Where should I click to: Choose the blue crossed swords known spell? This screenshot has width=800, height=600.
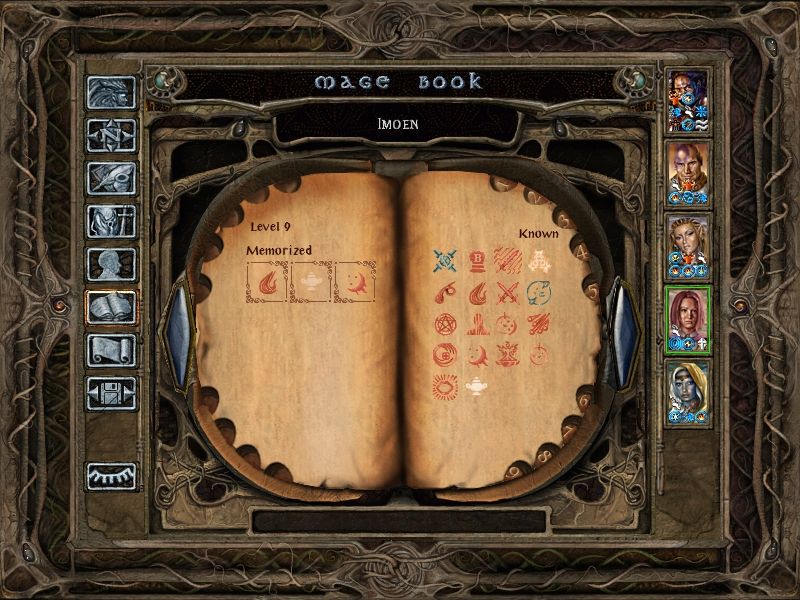coord(445,262)
